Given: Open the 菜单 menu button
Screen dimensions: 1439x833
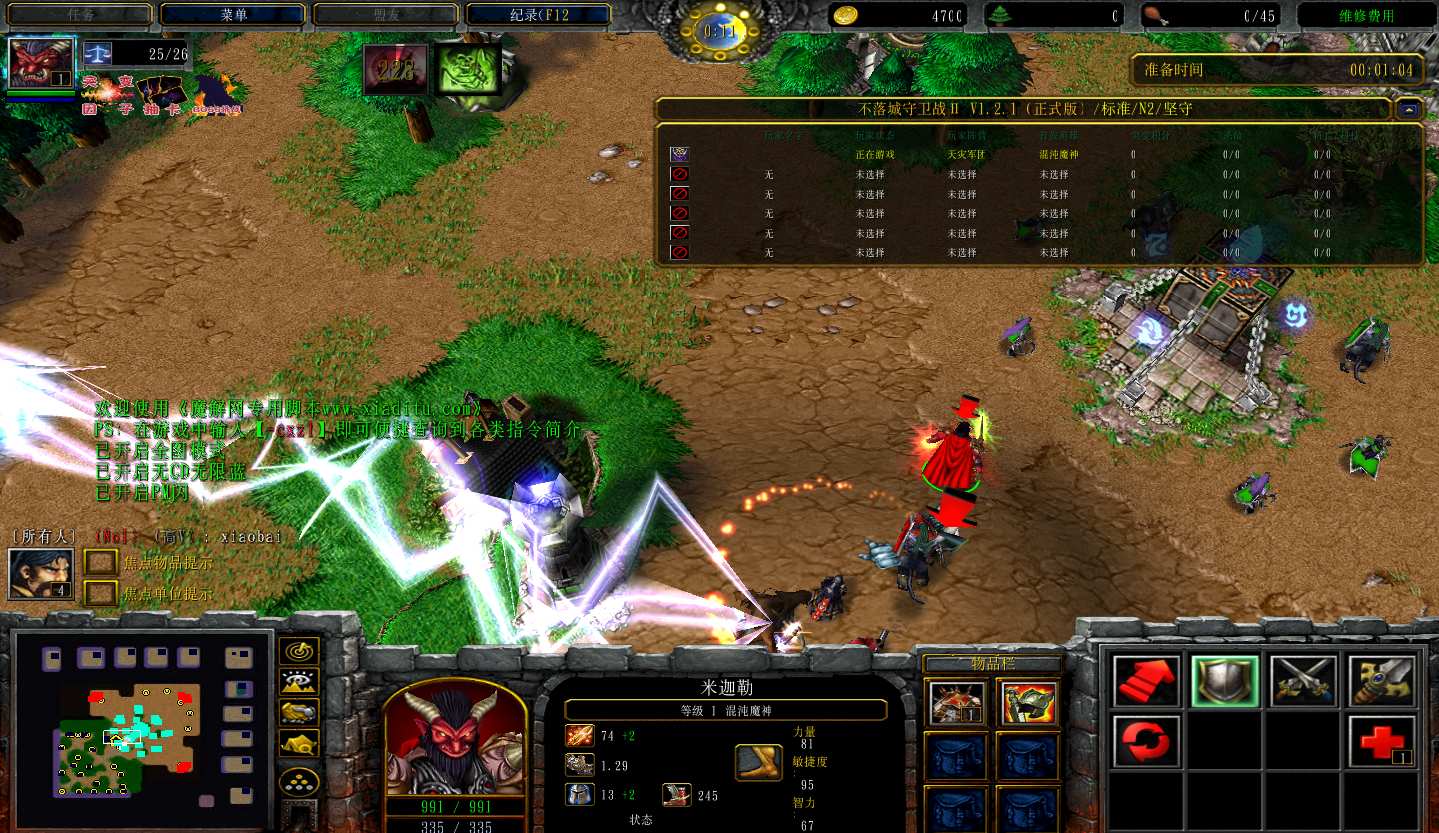Looking at the screenshot, I should pos(232,15).
